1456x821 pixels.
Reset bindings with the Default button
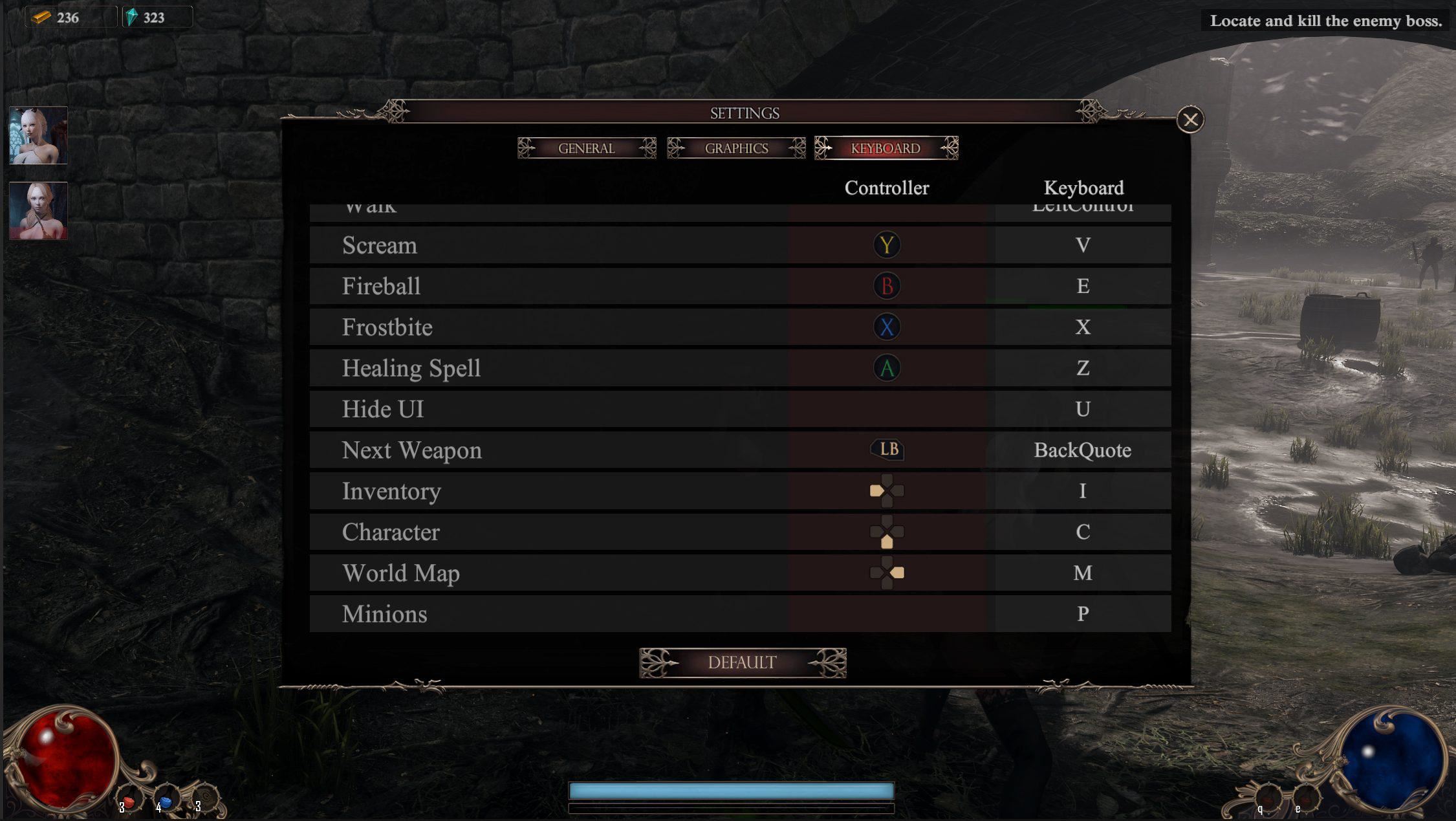[742, 662]
